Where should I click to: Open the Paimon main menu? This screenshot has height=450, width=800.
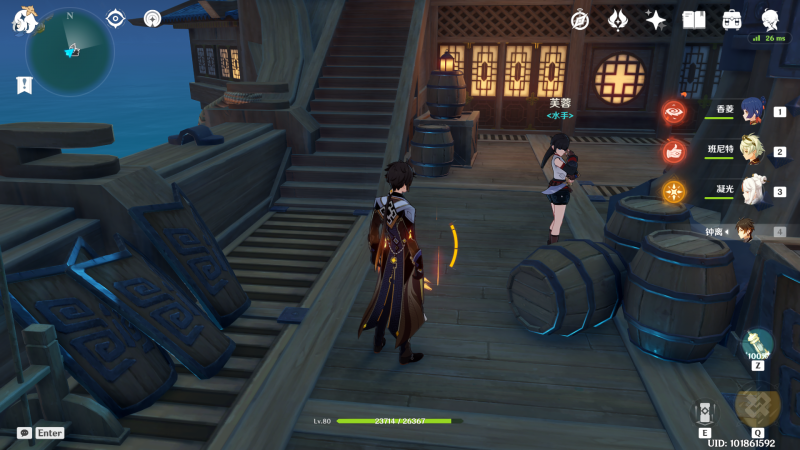[24, 20]
